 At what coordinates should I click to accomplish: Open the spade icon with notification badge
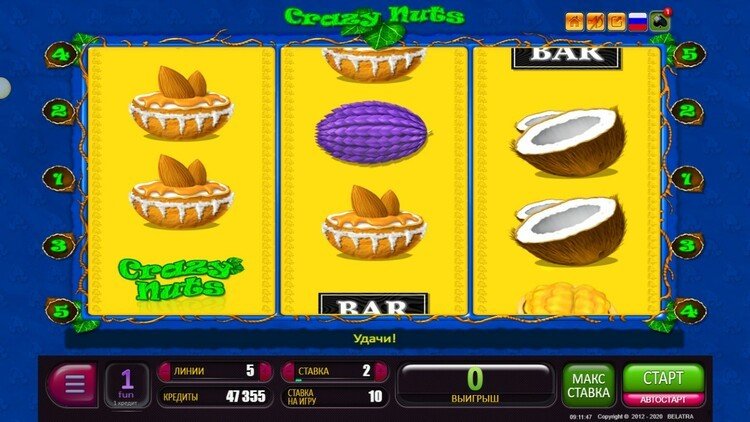[x=660, y=20]
